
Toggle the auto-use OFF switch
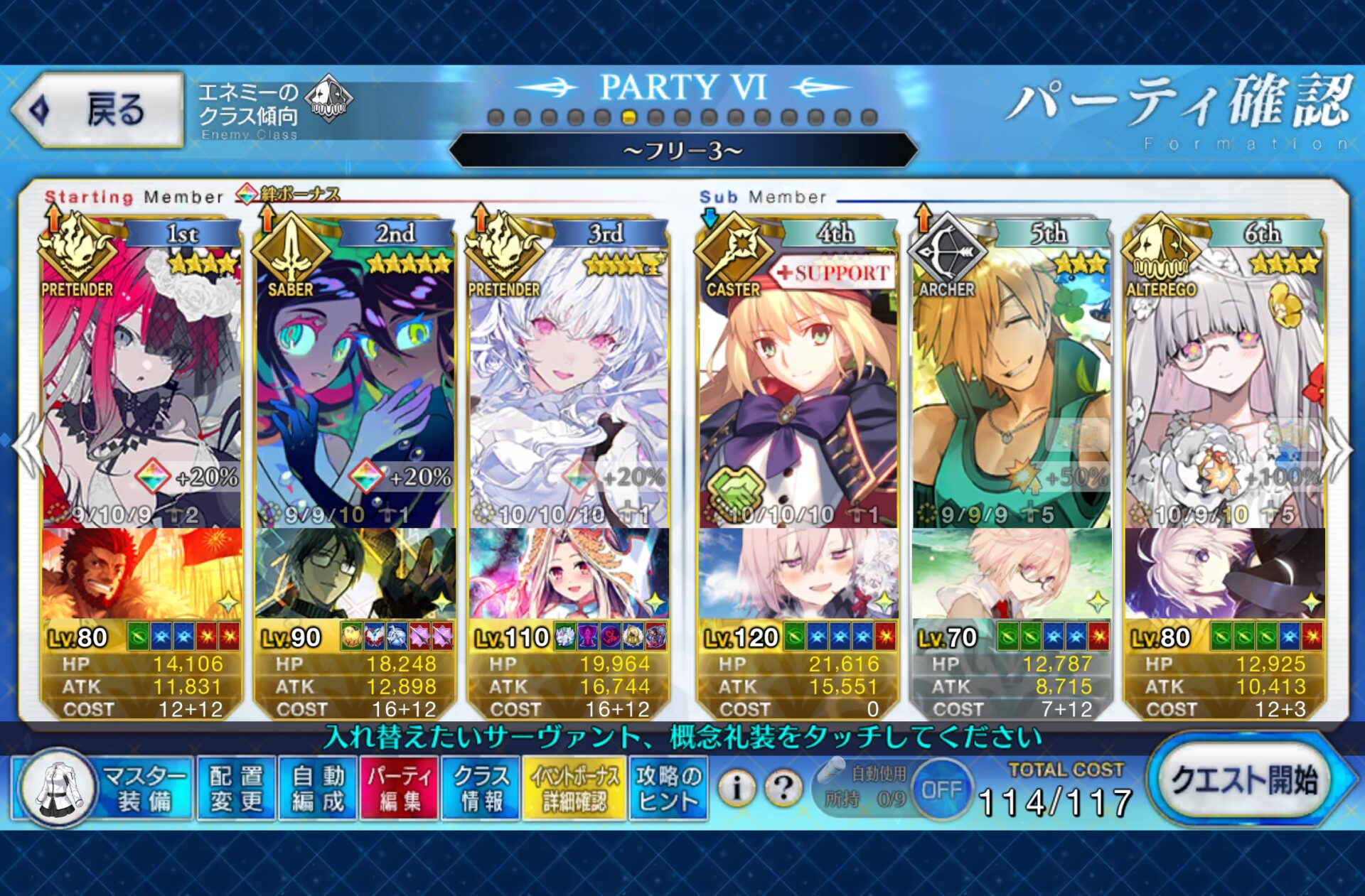point(941,789)
